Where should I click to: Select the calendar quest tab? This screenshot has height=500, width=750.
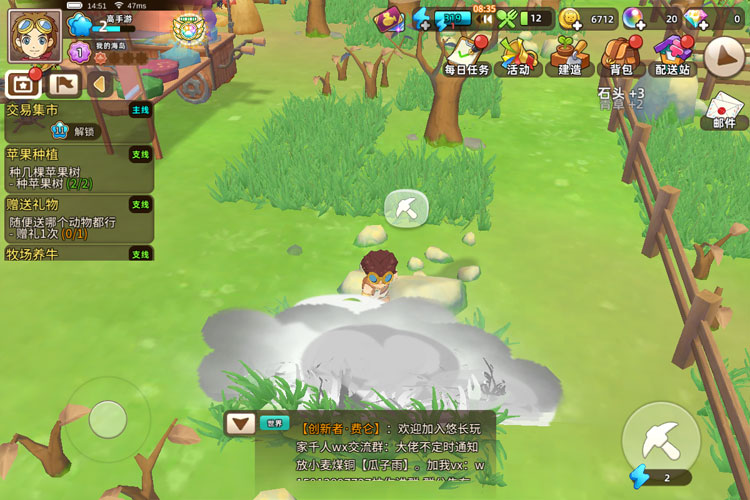[23, 84]
